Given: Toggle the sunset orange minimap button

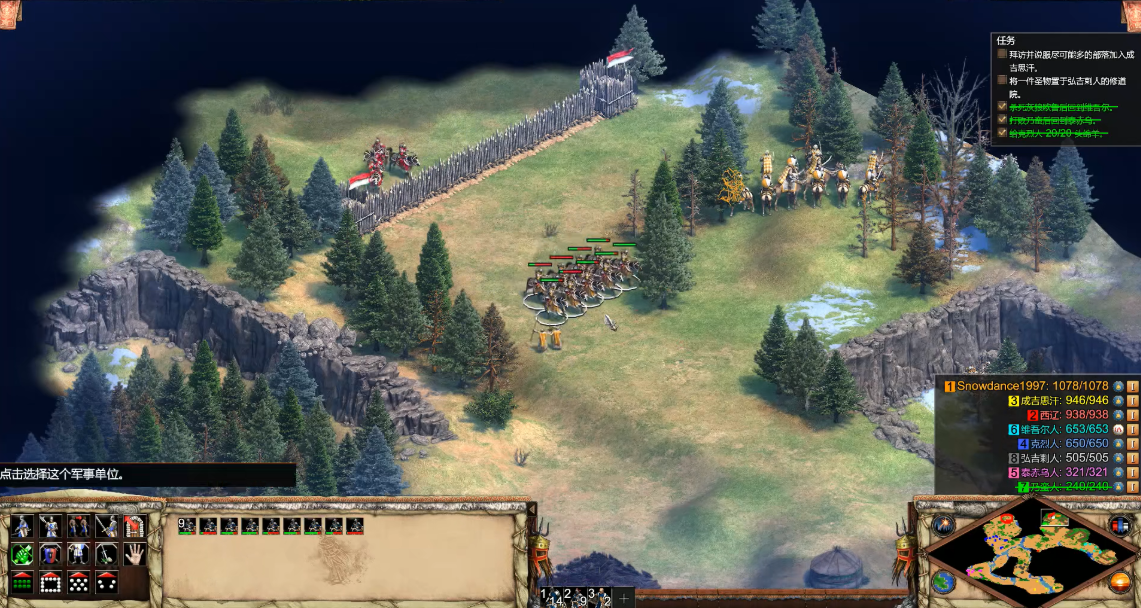Looking at the screenshot, I should [1120, 581].
